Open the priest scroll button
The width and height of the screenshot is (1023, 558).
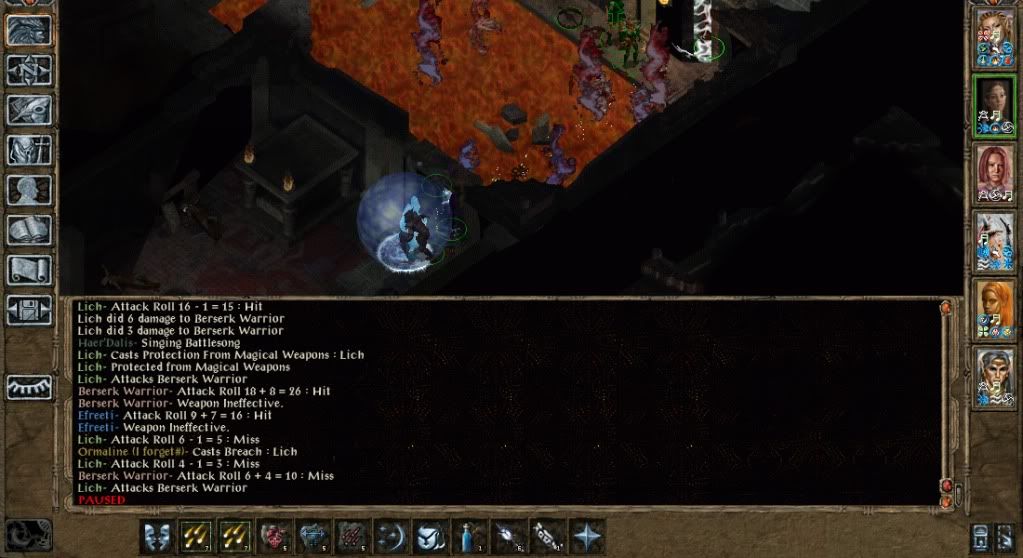(x=30, y=270)
